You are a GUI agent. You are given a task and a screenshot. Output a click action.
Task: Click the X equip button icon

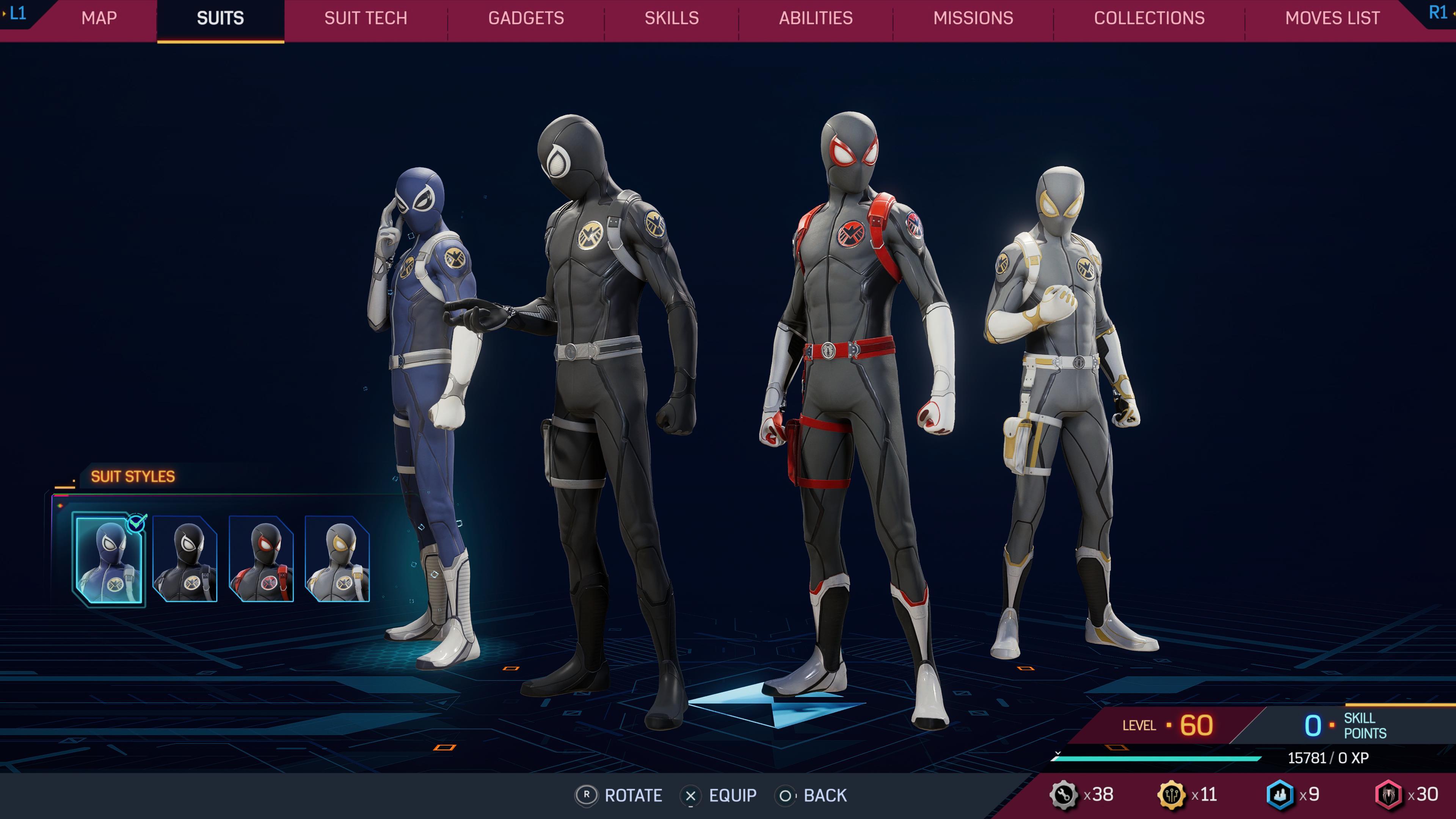pyautogui.click(x=691, y=796)
